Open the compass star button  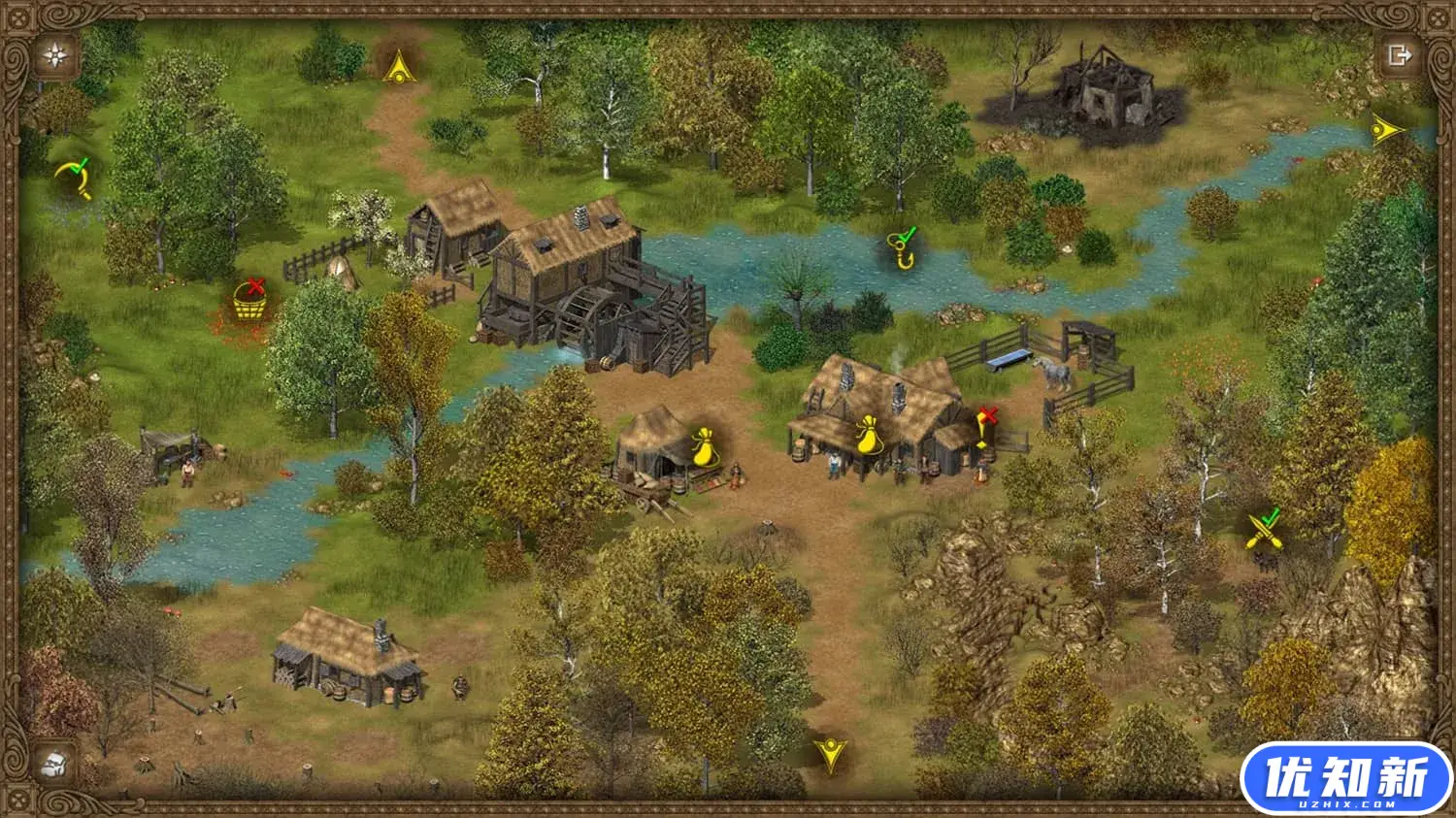click(x=56, y=54)
